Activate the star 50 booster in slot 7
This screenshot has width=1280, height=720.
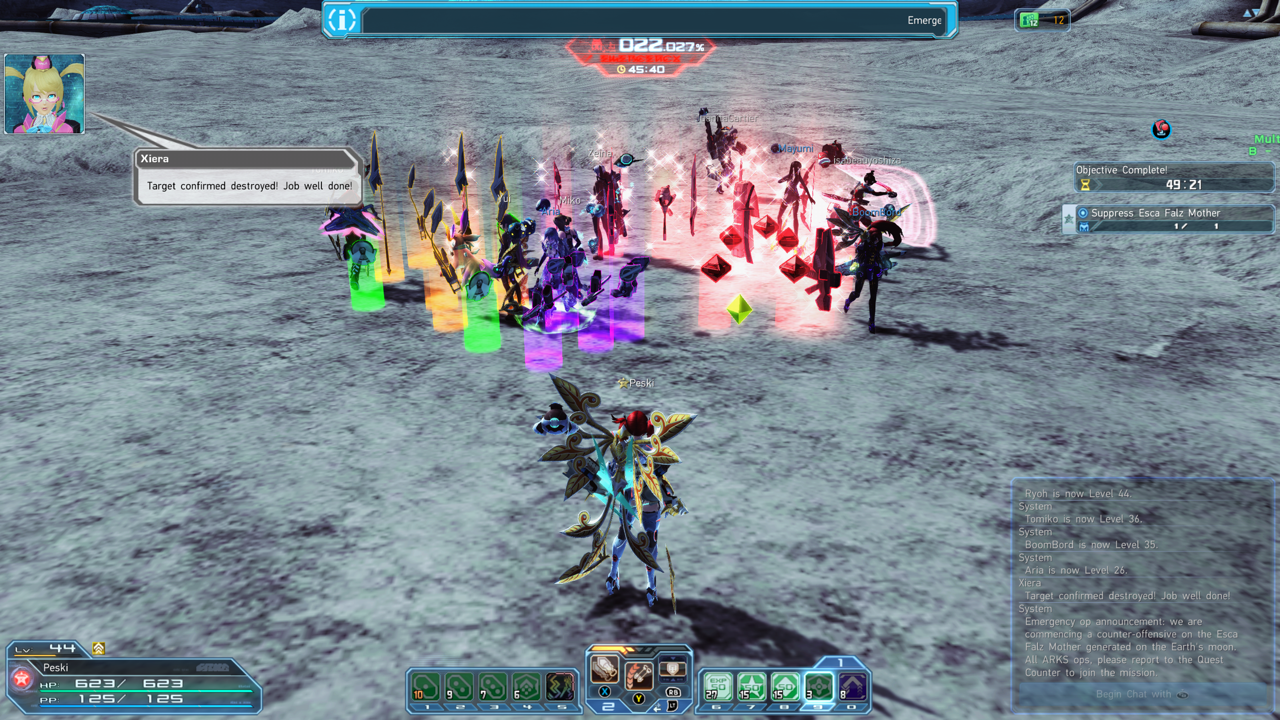[x=751, y=688]
